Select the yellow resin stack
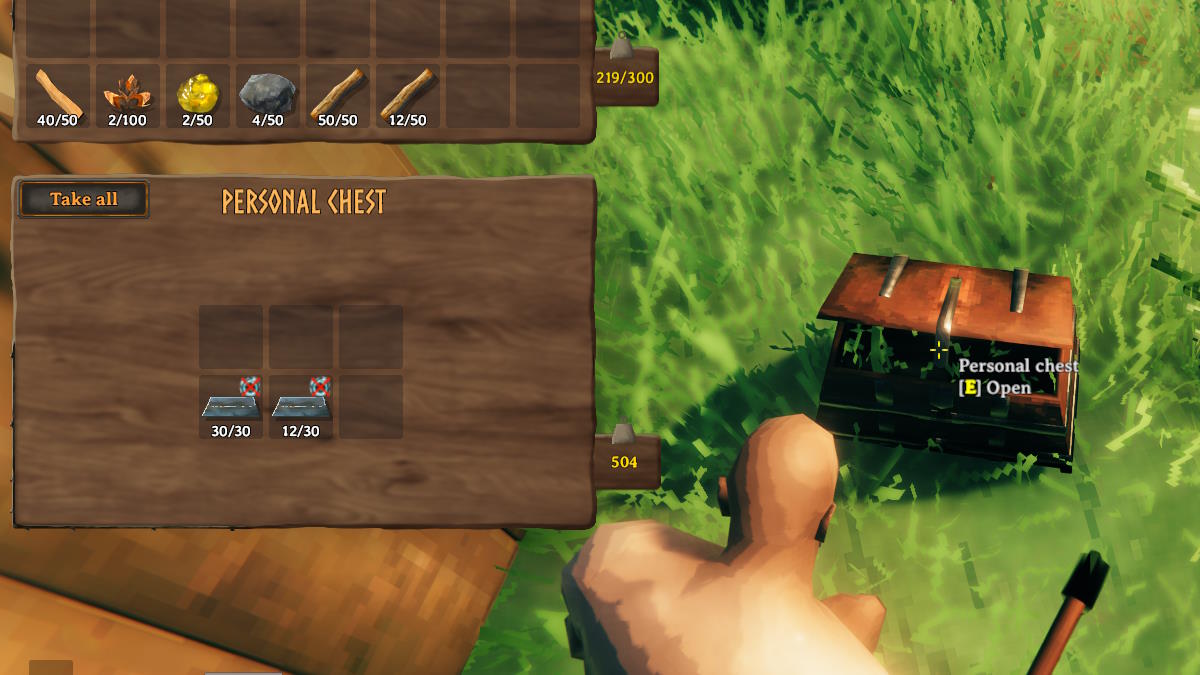 coord(197,96)
